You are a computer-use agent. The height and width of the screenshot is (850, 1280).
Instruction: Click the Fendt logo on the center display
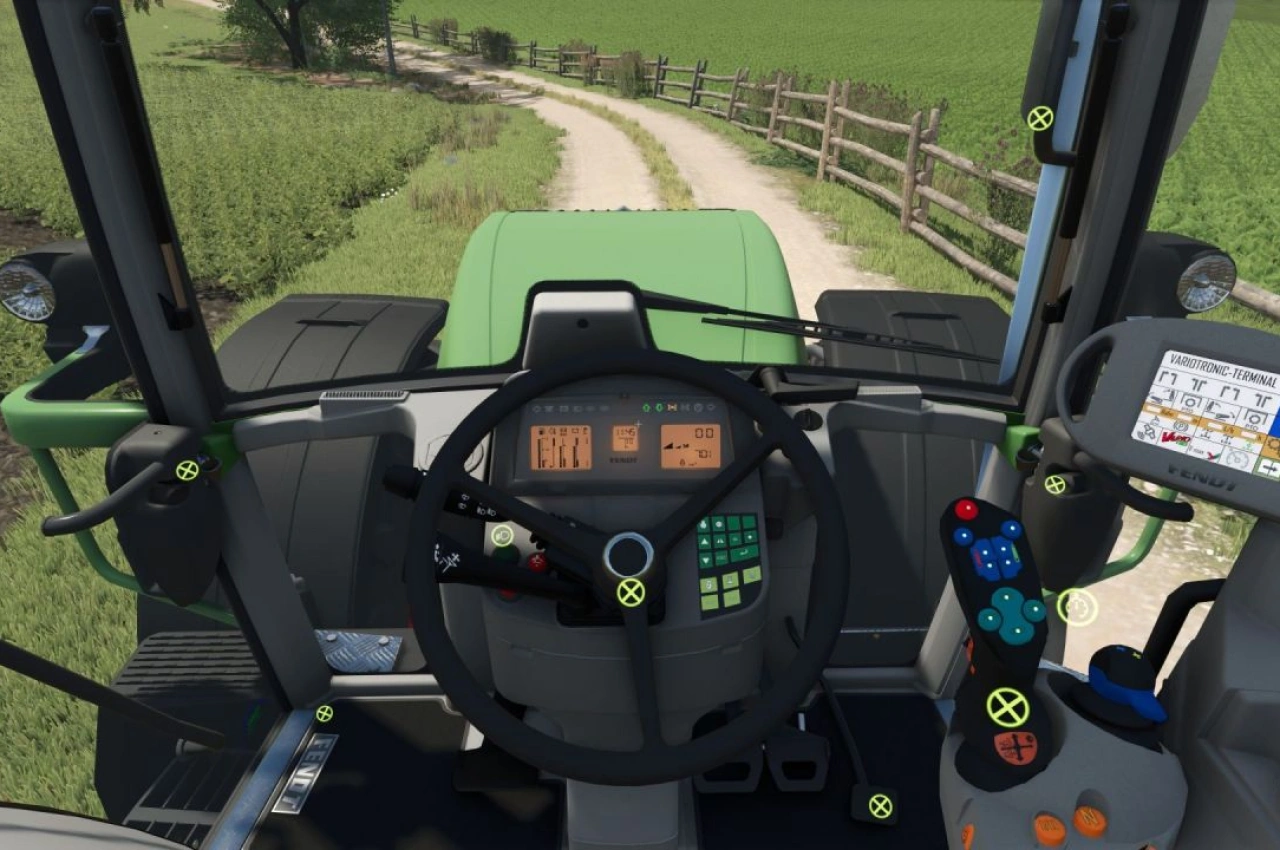coord(623,460)
